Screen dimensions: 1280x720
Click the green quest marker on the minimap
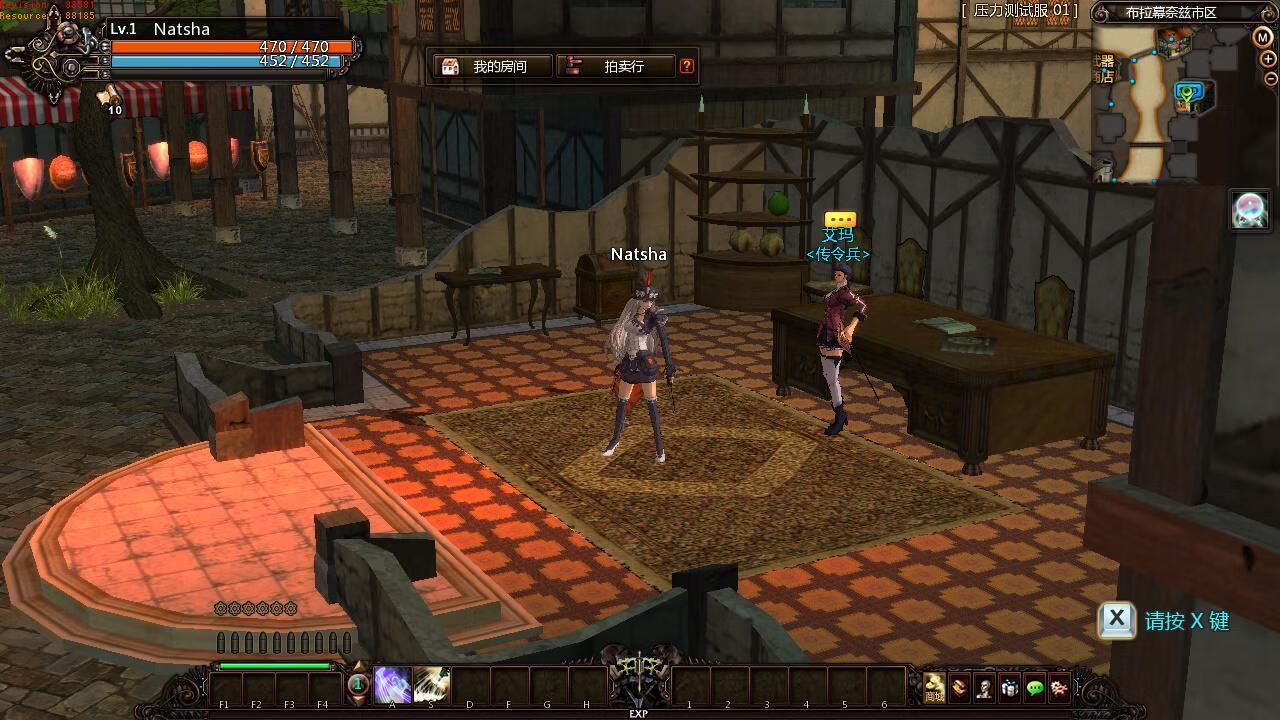1188,95
